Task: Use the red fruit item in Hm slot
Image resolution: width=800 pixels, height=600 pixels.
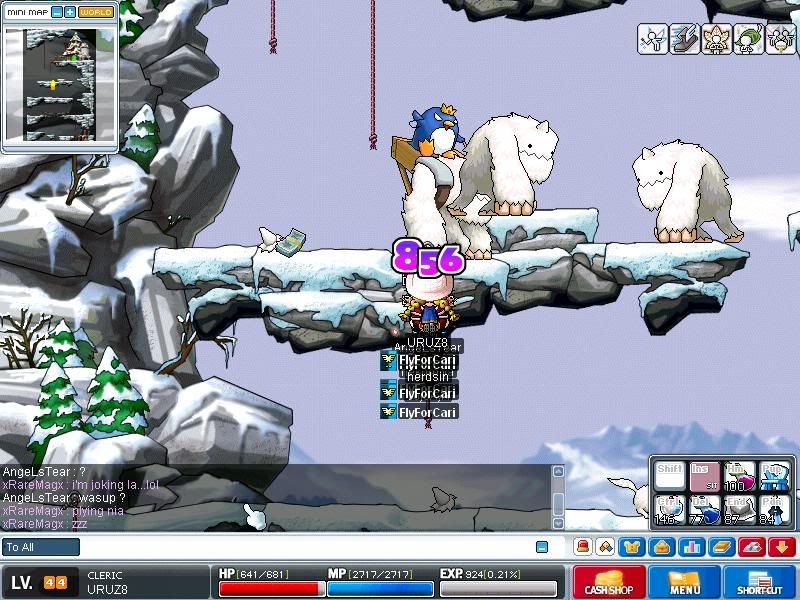Action: [739, 476]
